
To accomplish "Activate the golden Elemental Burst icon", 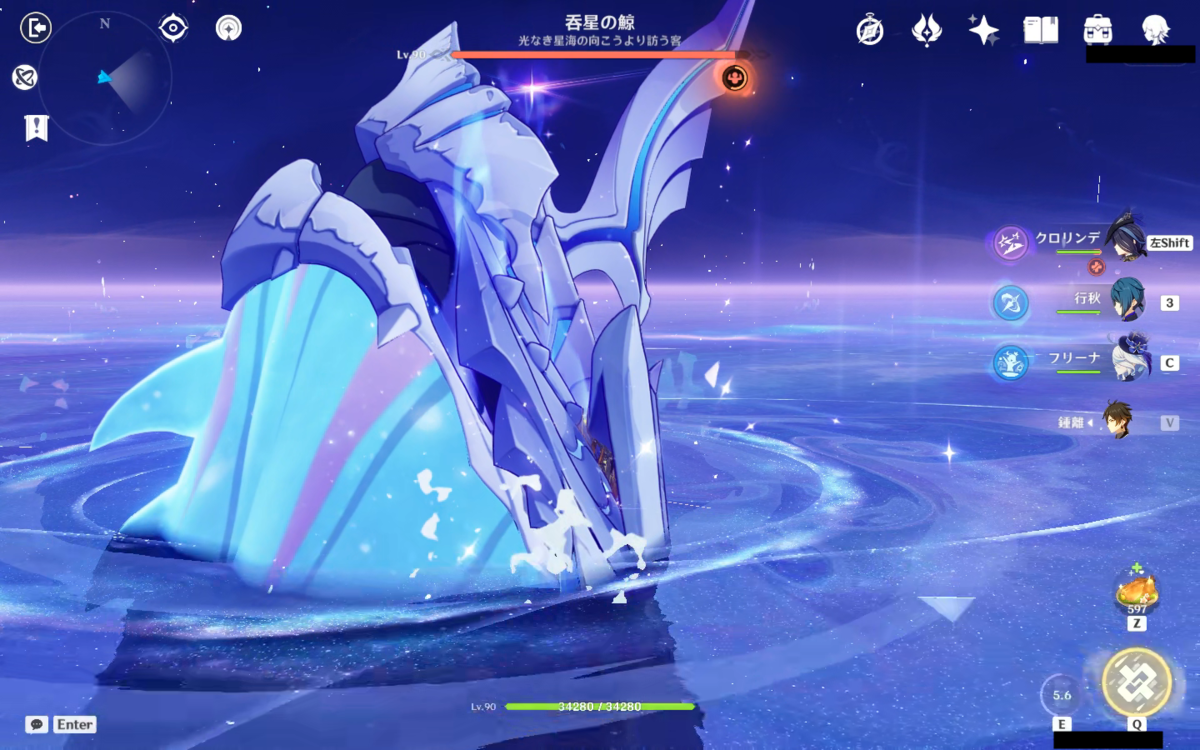I will click(x=1136, y=682).
